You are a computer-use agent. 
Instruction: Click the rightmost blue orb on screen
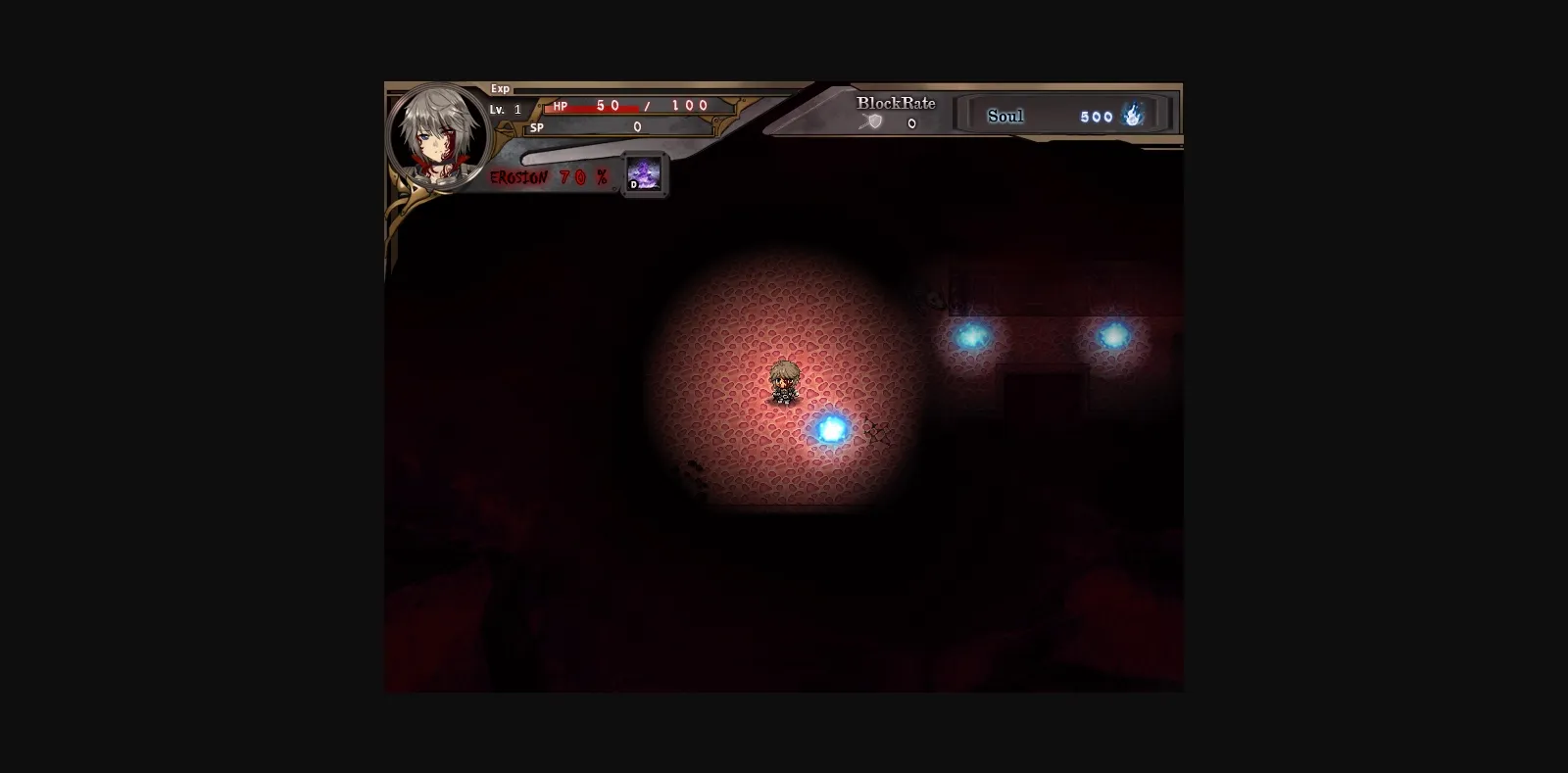pyautogui.click(x=1115, y=333)
